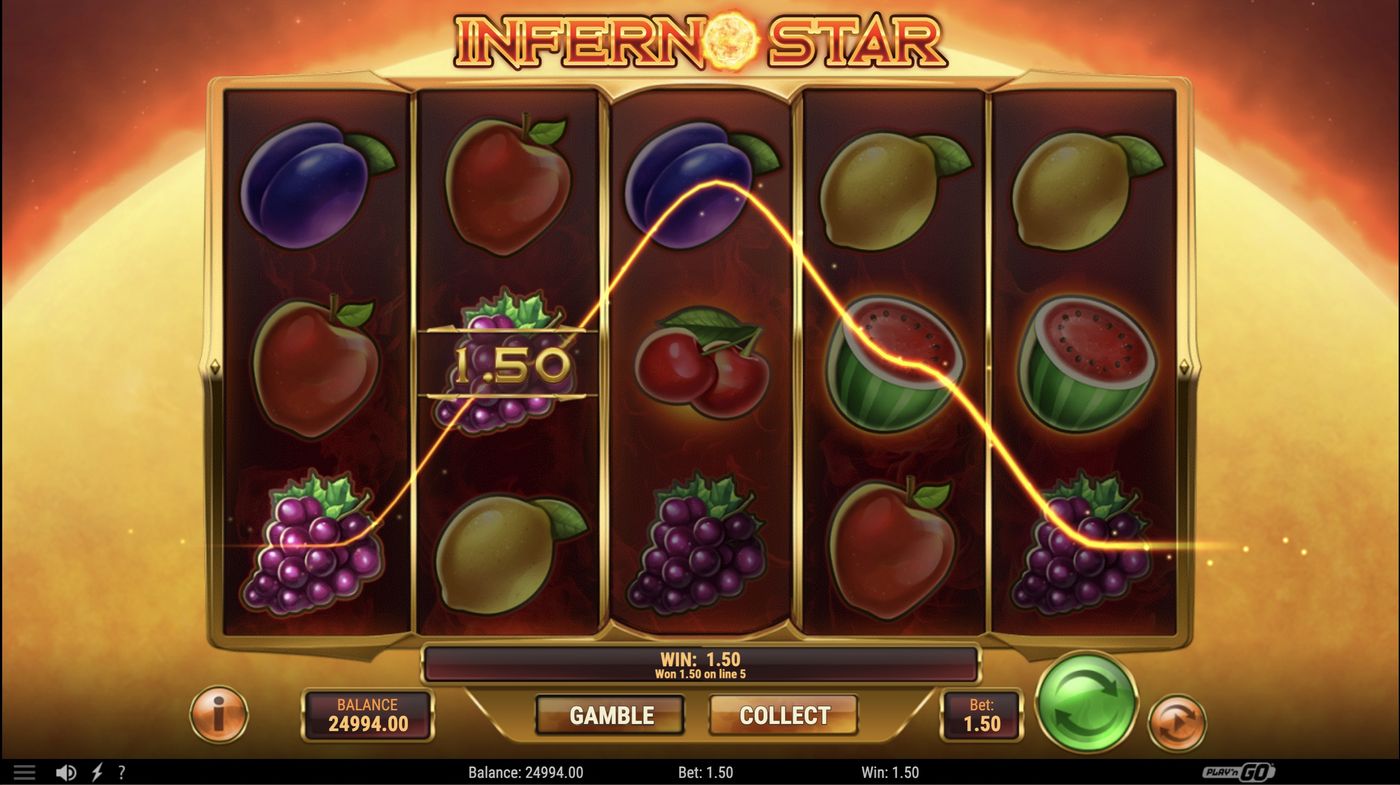The height and width of the screenshot is (785, 1400).
Task: Click the Inferno Star title logo
Action: [x=700, y=42]
